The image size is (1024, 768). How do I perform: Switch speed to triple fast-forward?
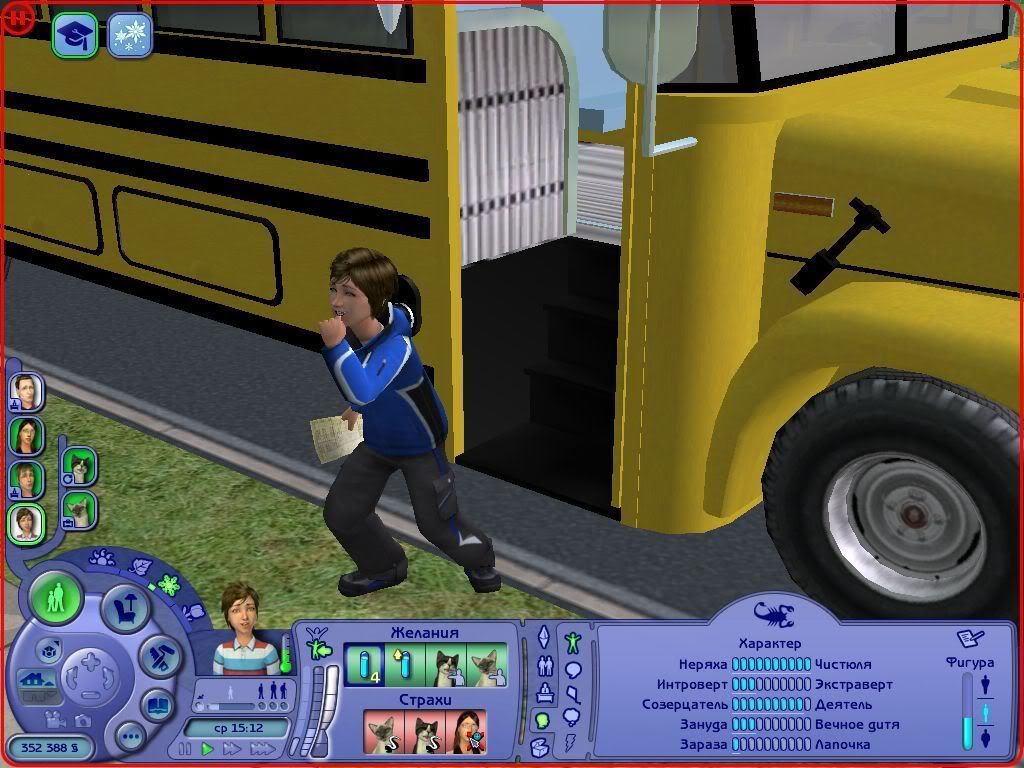pyautogui.click(x=263, y=748)
